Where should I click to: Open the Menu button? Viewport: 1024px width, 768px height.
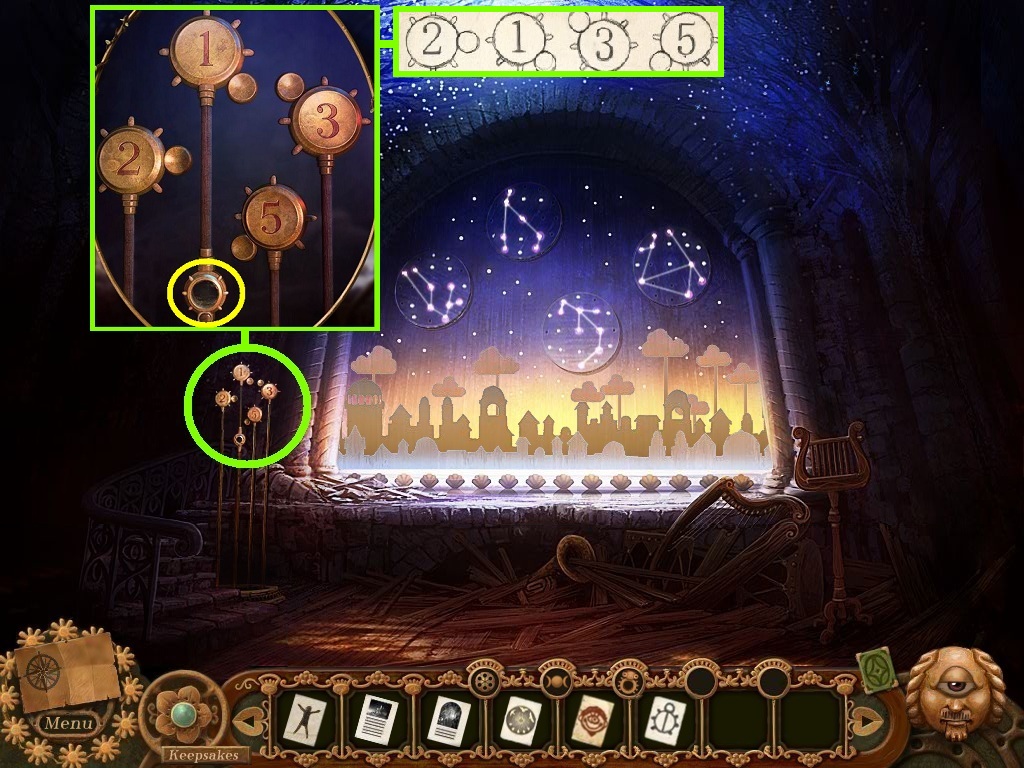[69, 722]
